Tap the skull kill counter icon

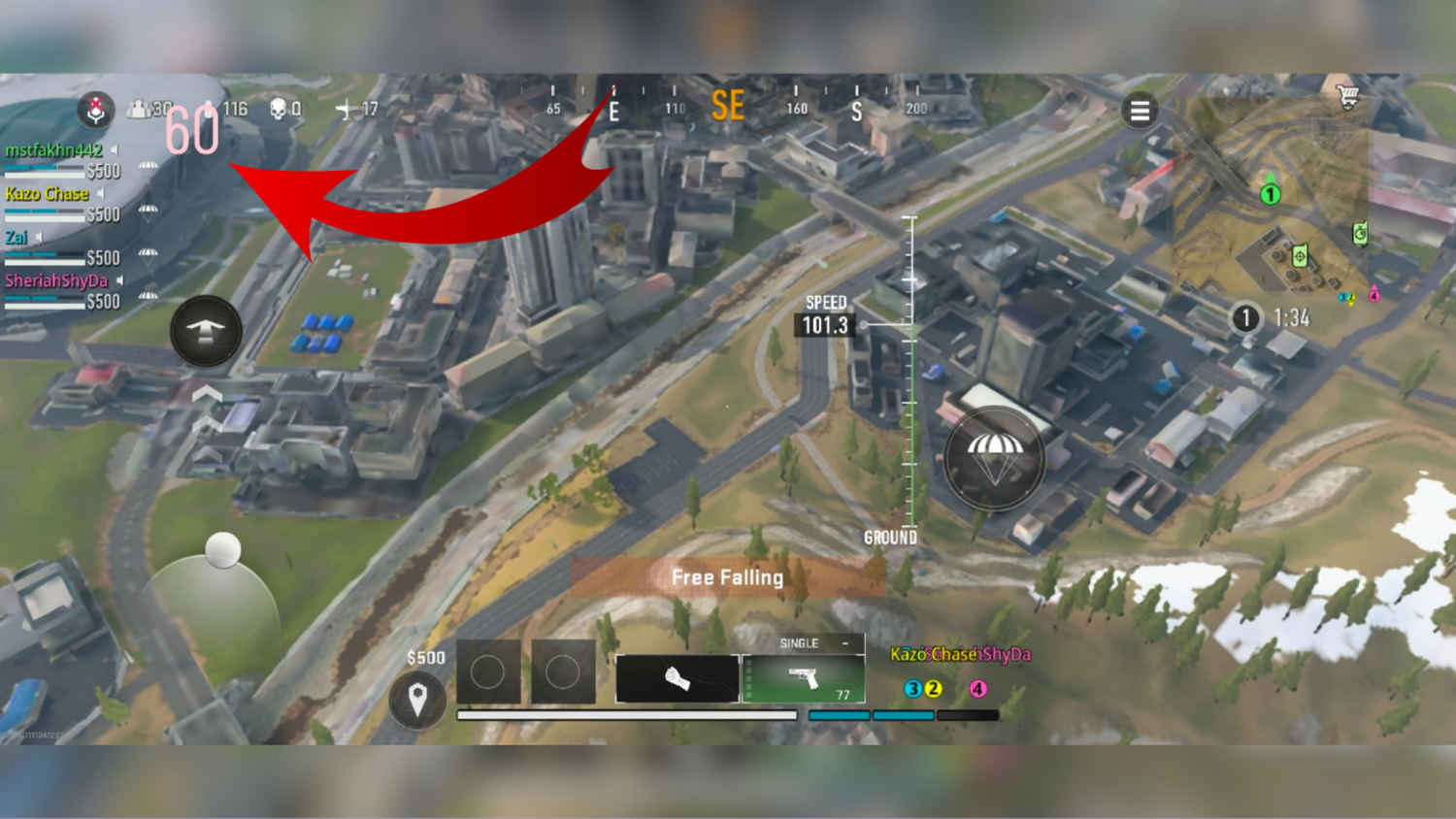click(x=278, y=110)
